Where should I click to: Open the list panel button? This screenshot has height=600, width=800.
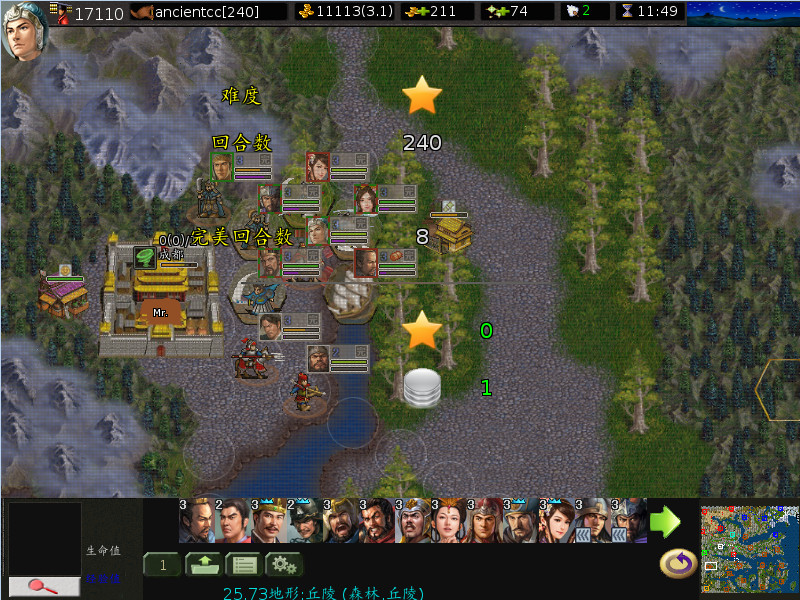243,565
